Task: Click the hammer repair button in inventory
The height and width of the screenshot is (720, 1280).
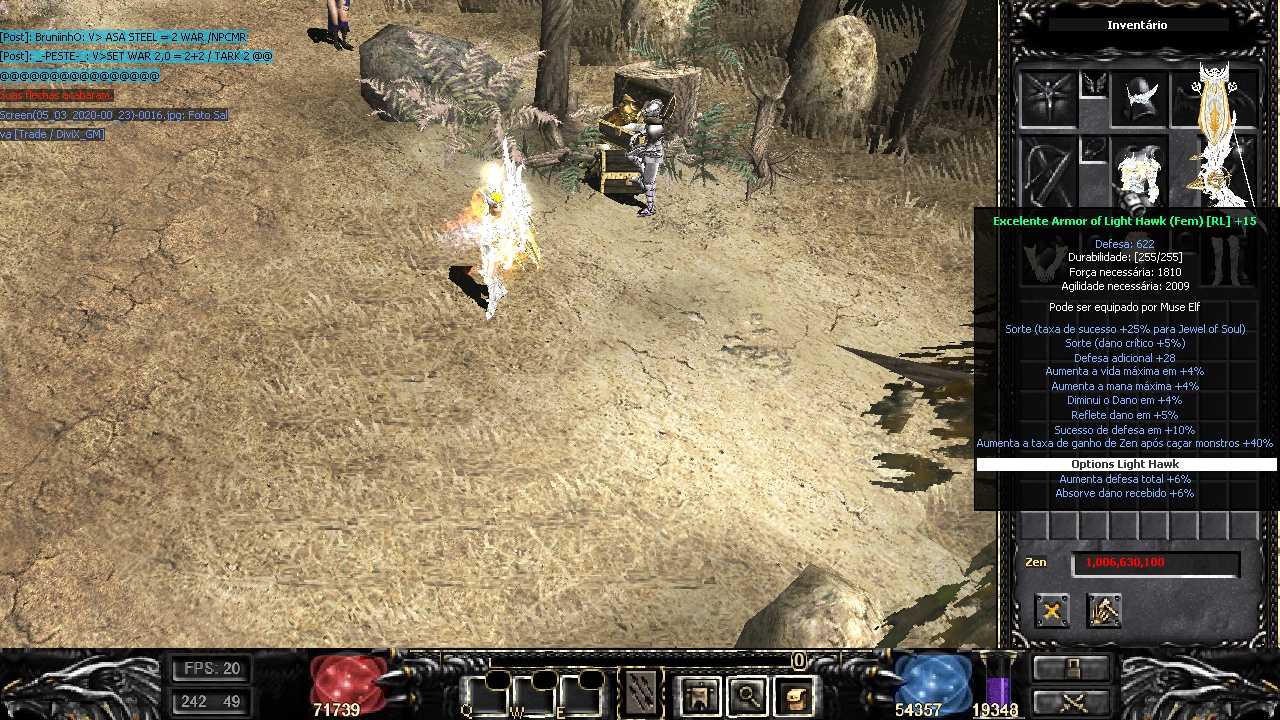Action: 1104,610
